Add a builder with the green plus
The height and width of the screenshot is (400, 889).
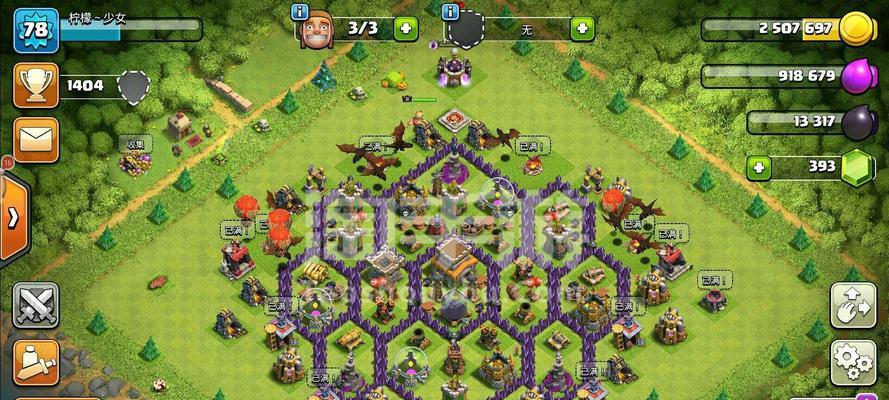[x=405, y=28]
